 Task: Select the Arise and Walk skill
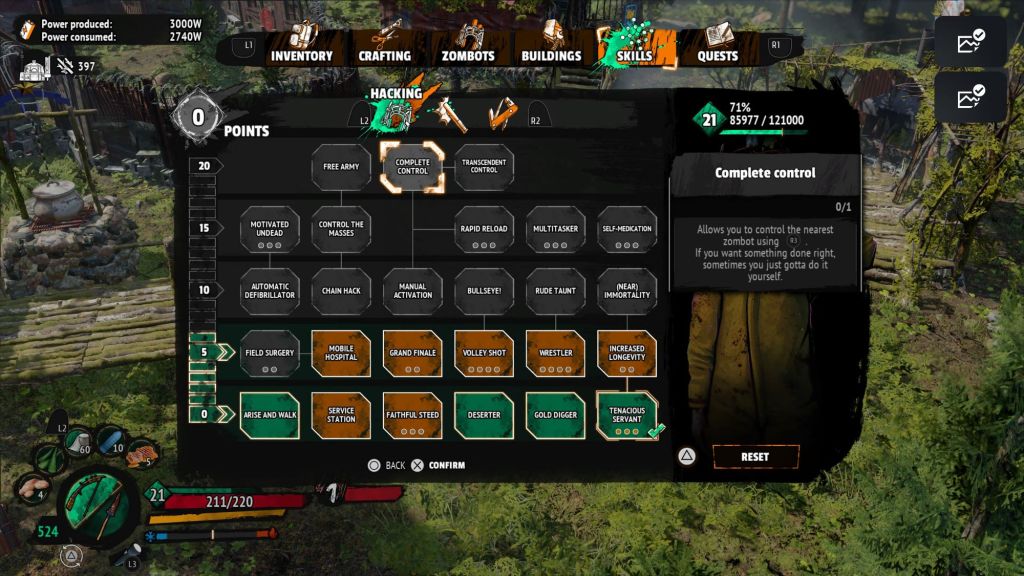click(269, 415)
